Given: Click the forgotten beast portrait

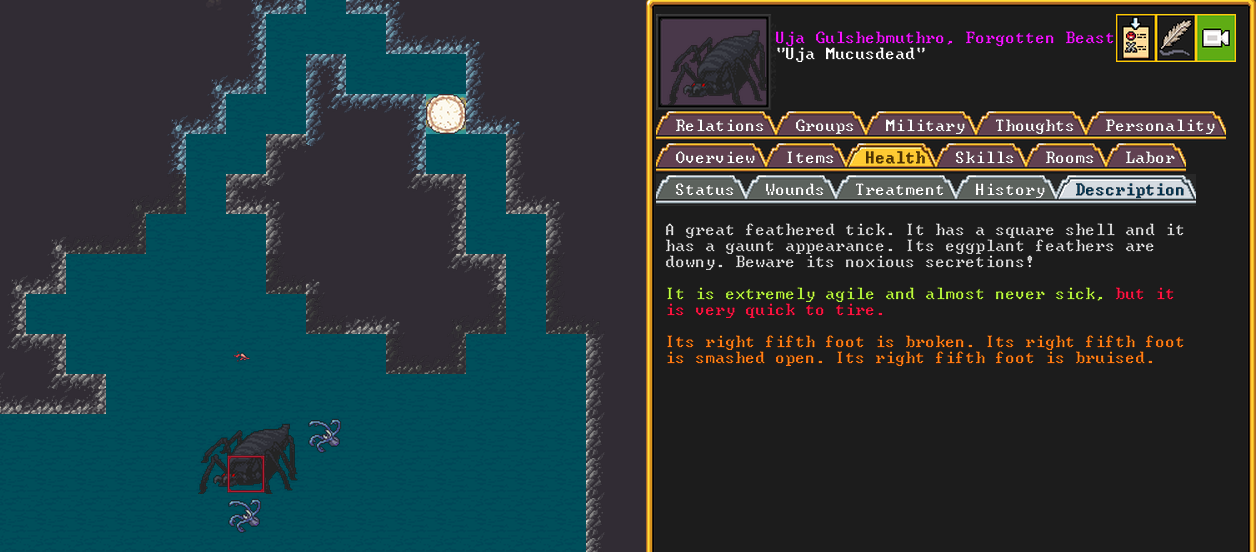Looking at the screenshot, I should coord(713,62).
